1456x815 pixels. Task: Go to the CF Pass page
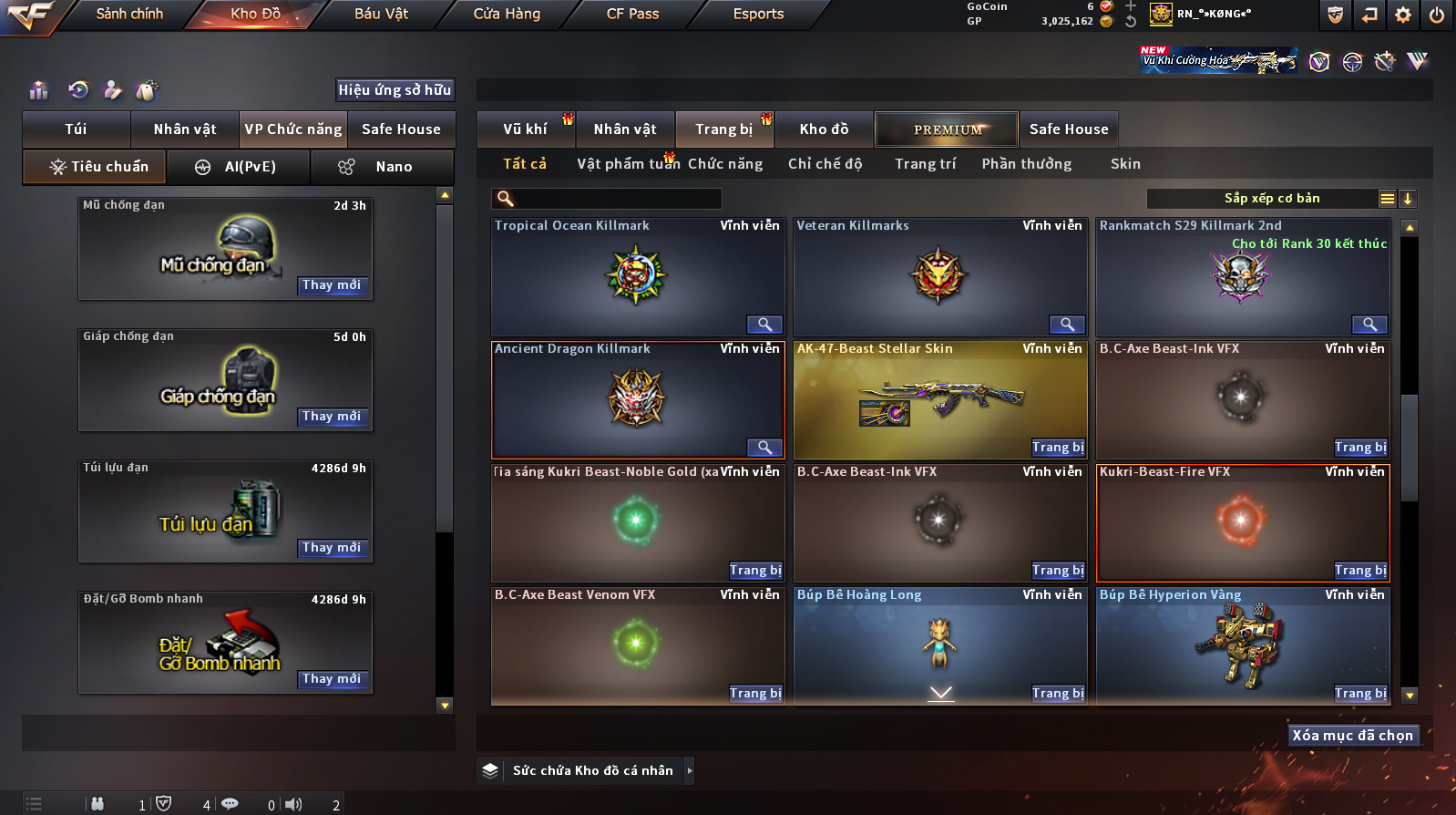[632, 14]
